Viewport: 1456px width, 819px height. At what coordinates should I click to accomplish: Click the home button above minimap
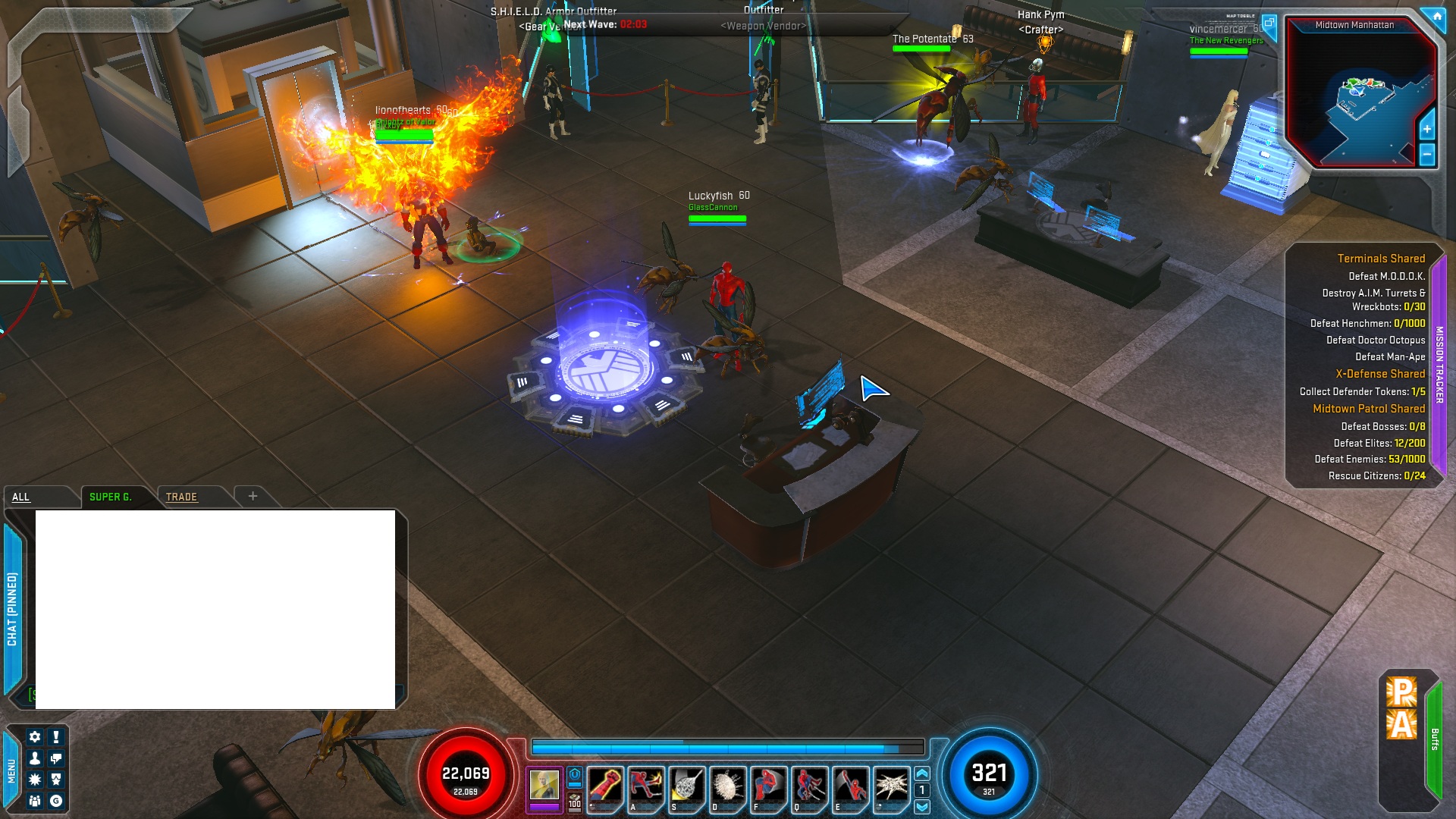pos(1436,16)
